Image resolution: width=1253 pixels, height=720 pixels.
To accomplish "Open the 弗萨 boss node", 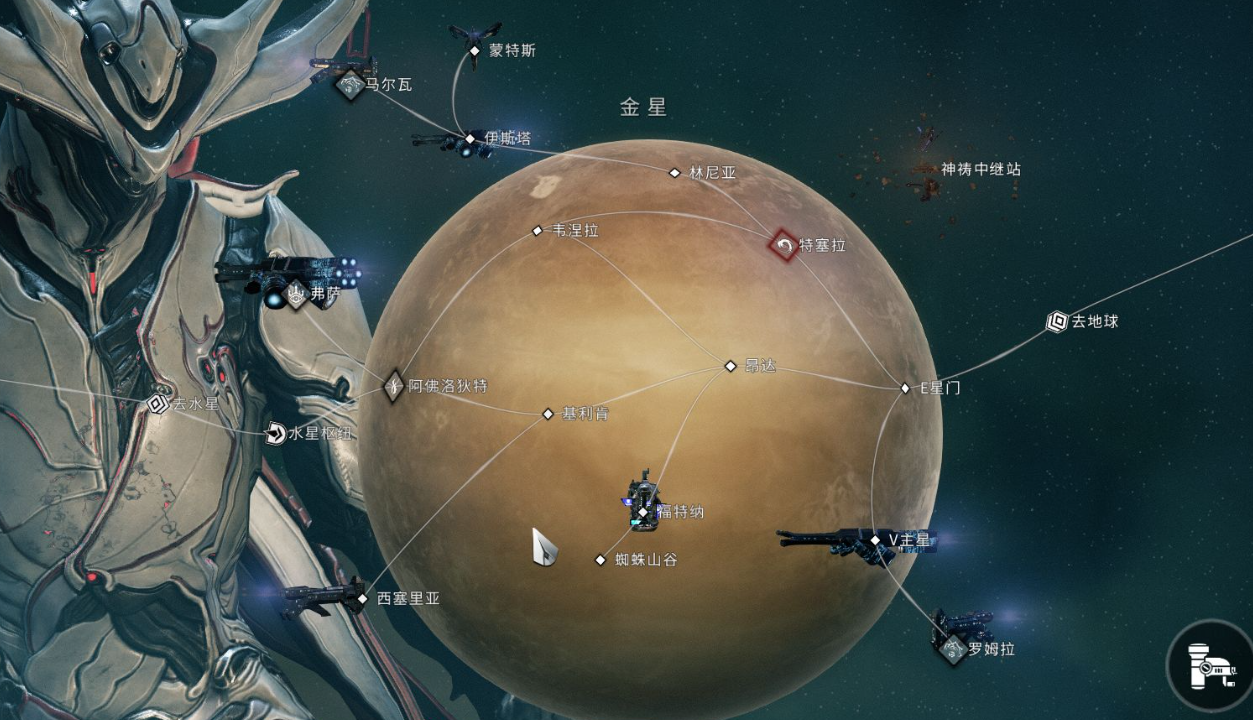I will 296,294.
